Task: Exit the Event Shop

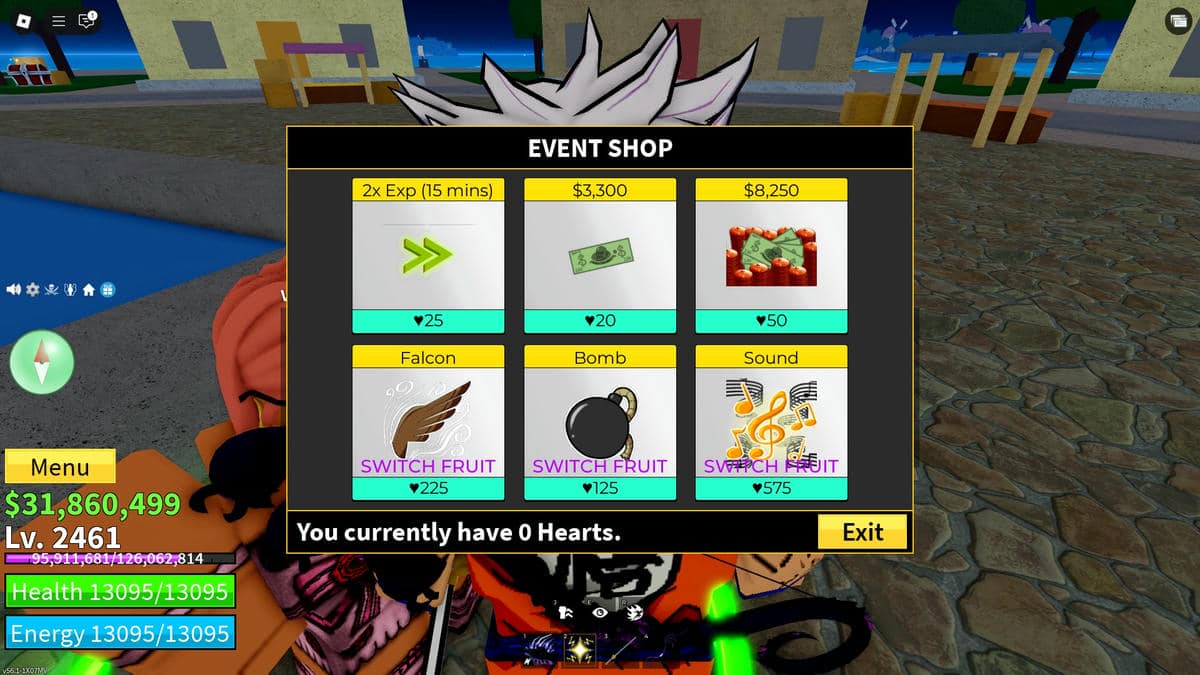Action: tap(862, 532)
